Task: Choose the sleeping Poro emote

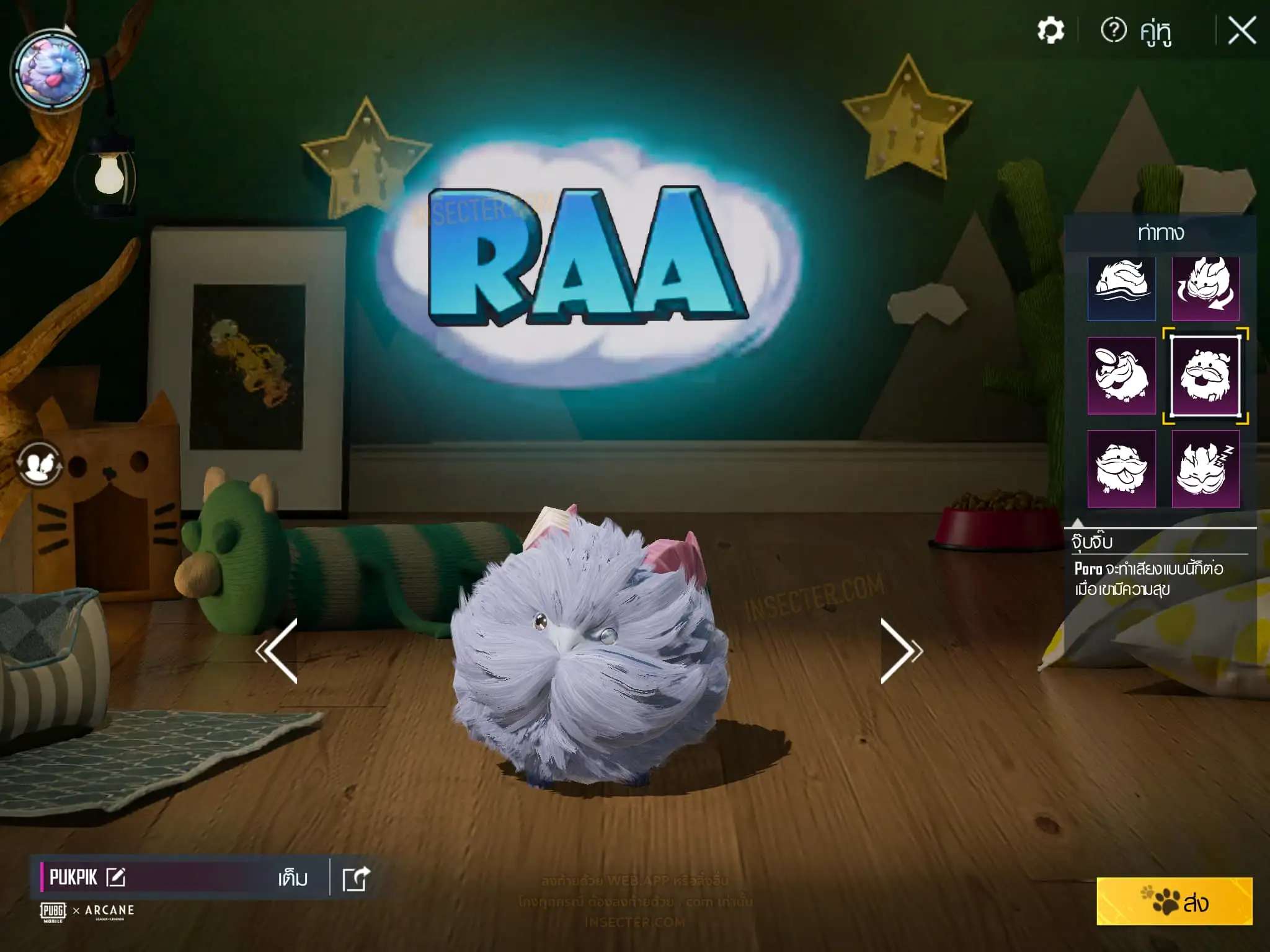Action: point(1205,469)
